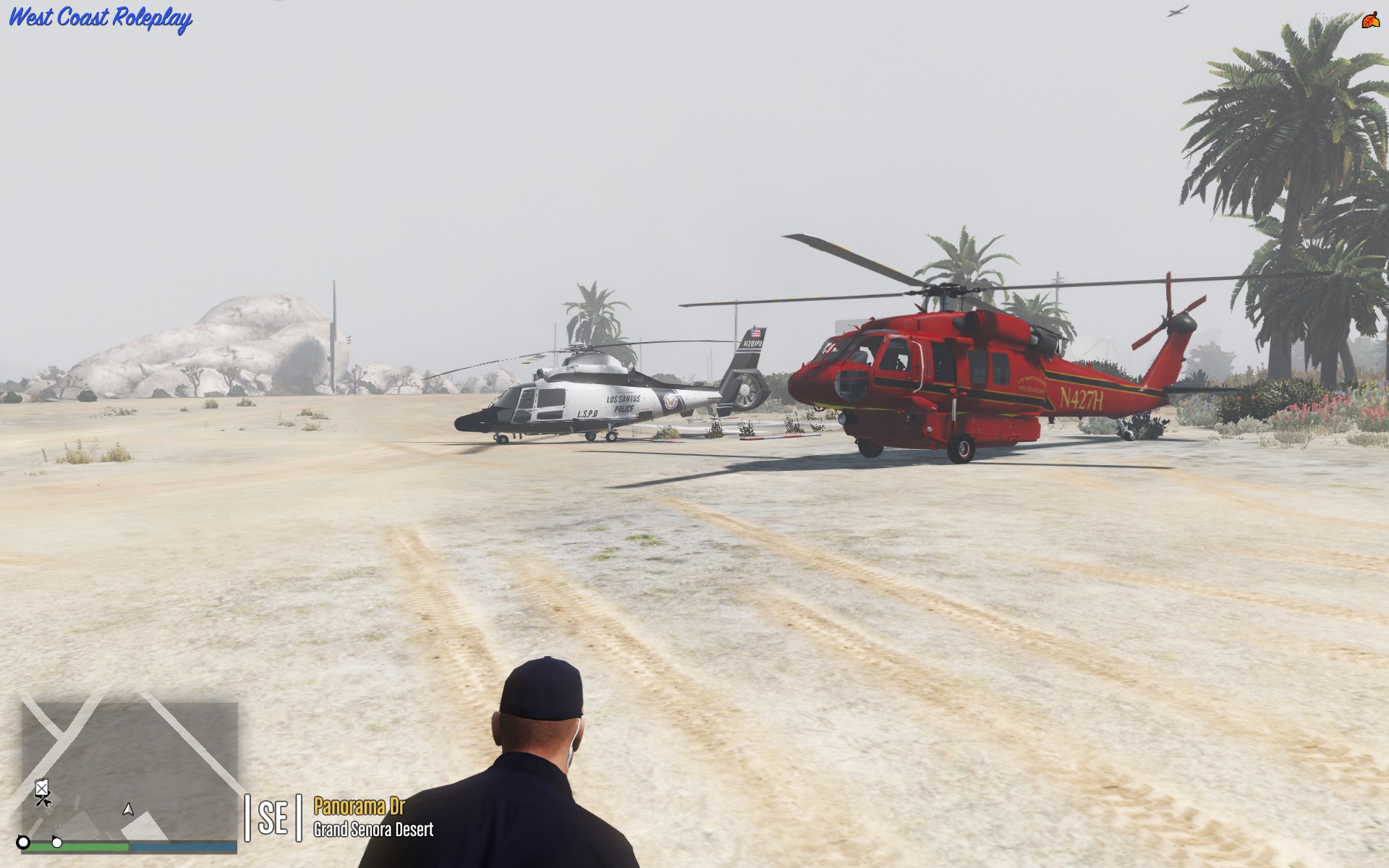Image resolution: width=1389 pixels, height=868 pixels.
Task: Click the maple leaf notification icon top-right
Action: 1370,20
